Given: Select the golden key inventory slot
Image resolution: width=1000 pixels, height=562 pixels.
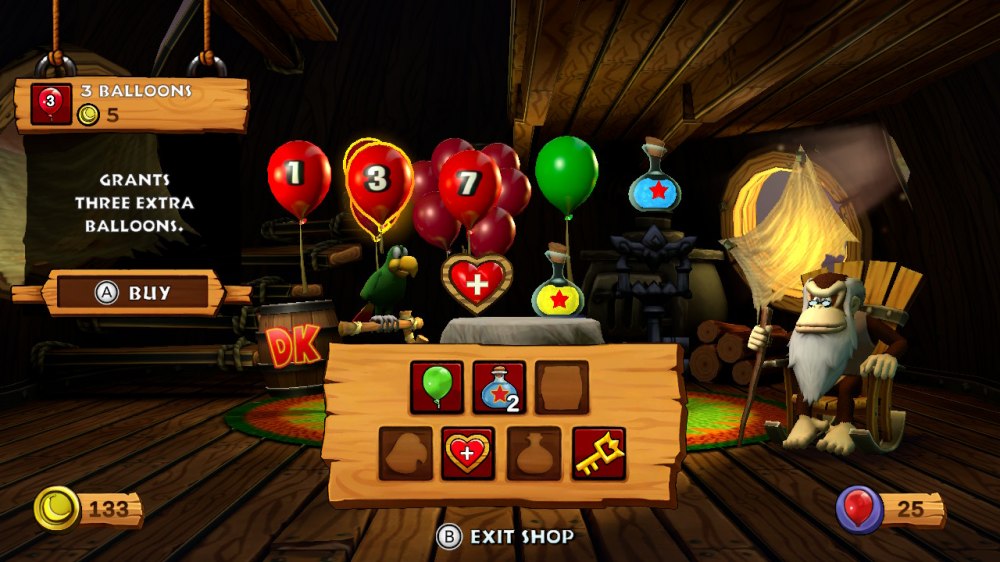Looking at the screenshot, I should coord(598,453).
